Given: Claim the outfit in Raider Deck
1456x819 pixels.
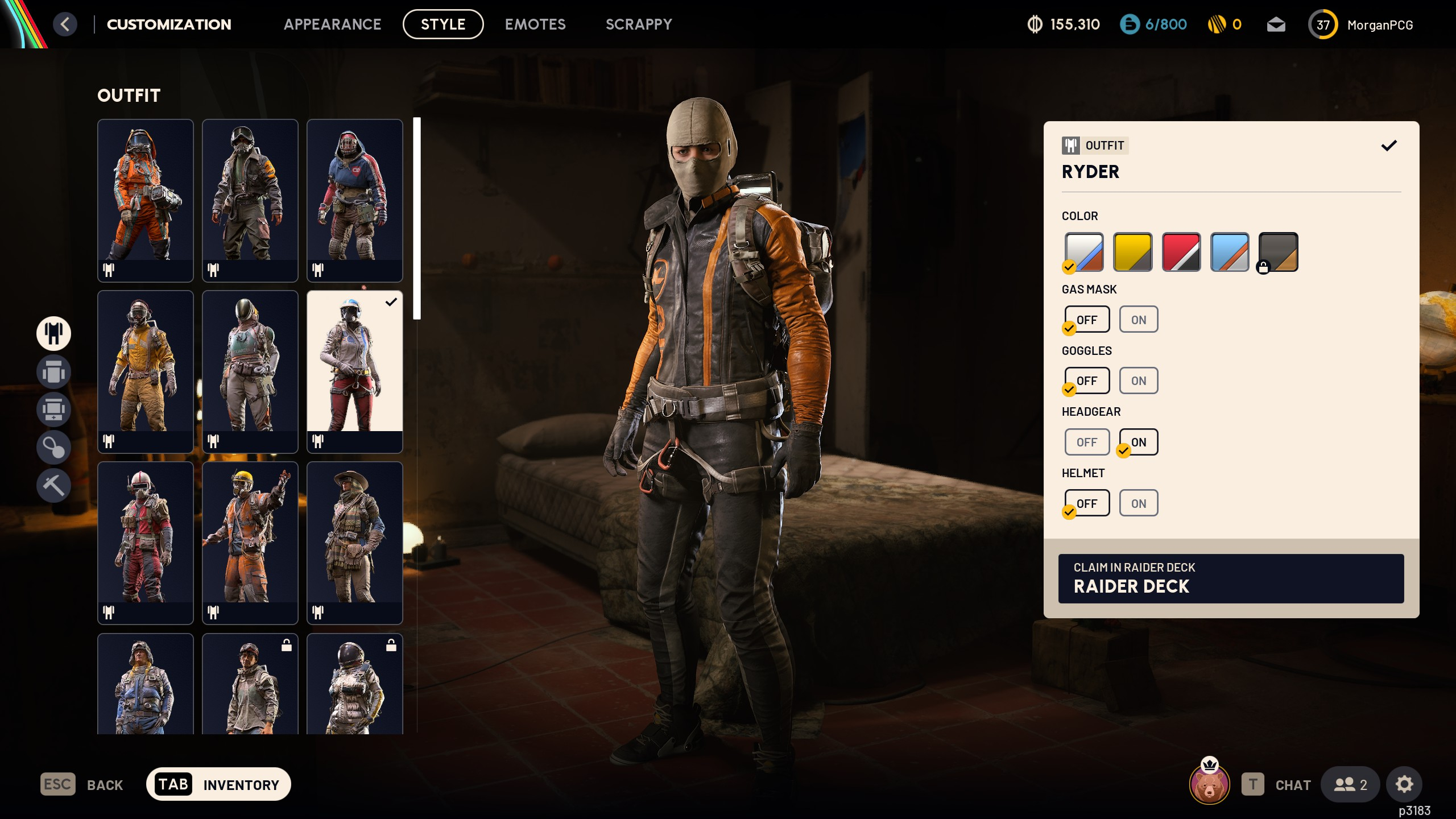Looking at the screenshot, I should tap(1230, 578).
